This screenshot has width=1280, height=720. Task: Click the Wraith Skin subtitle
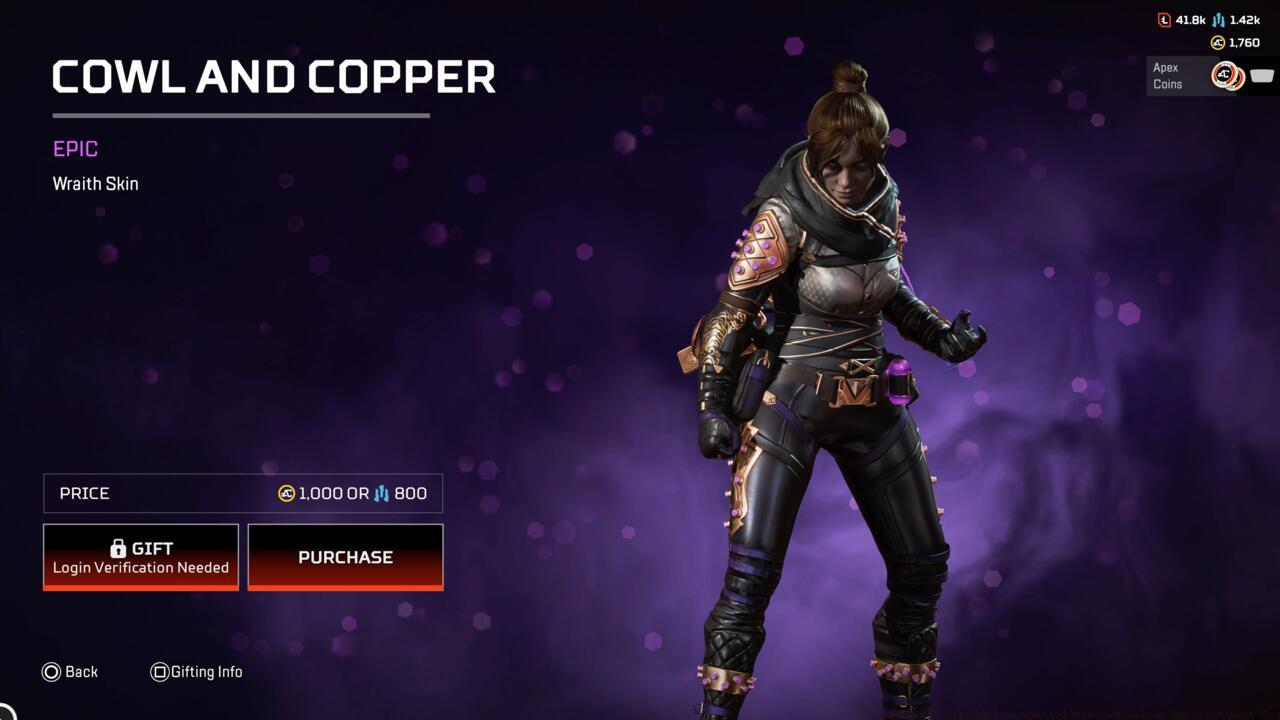[x=95, y=183]
